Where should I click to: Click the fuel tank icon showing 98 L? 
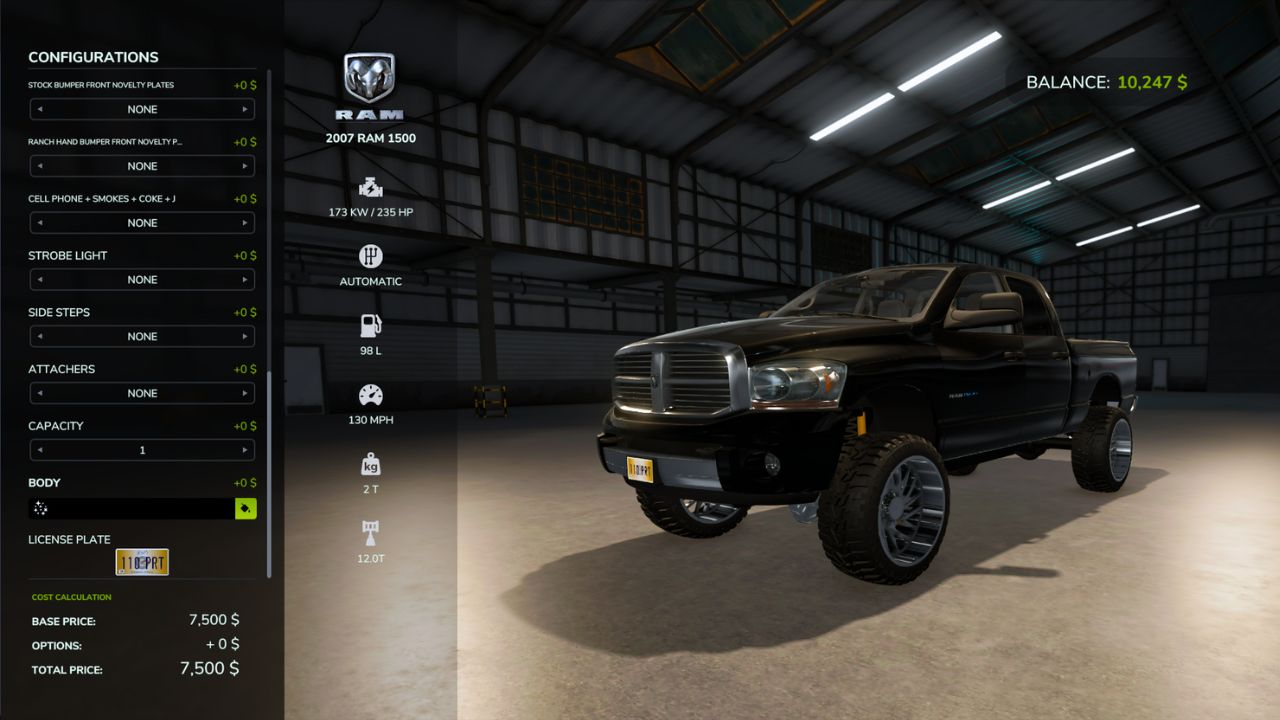click(370, 325)
